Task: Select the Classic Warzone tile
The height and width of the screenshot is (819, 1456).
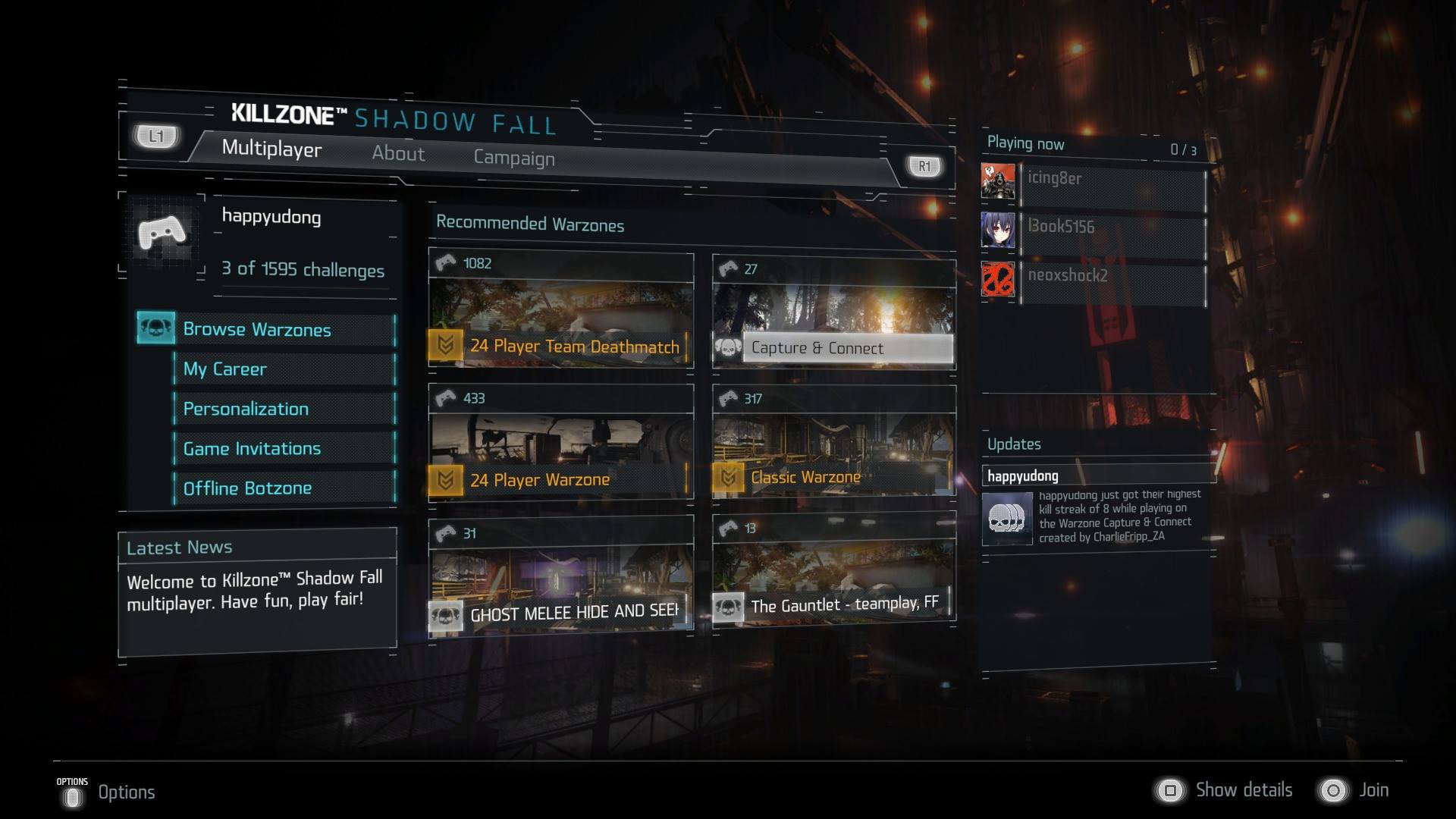Action: point(833,444)
